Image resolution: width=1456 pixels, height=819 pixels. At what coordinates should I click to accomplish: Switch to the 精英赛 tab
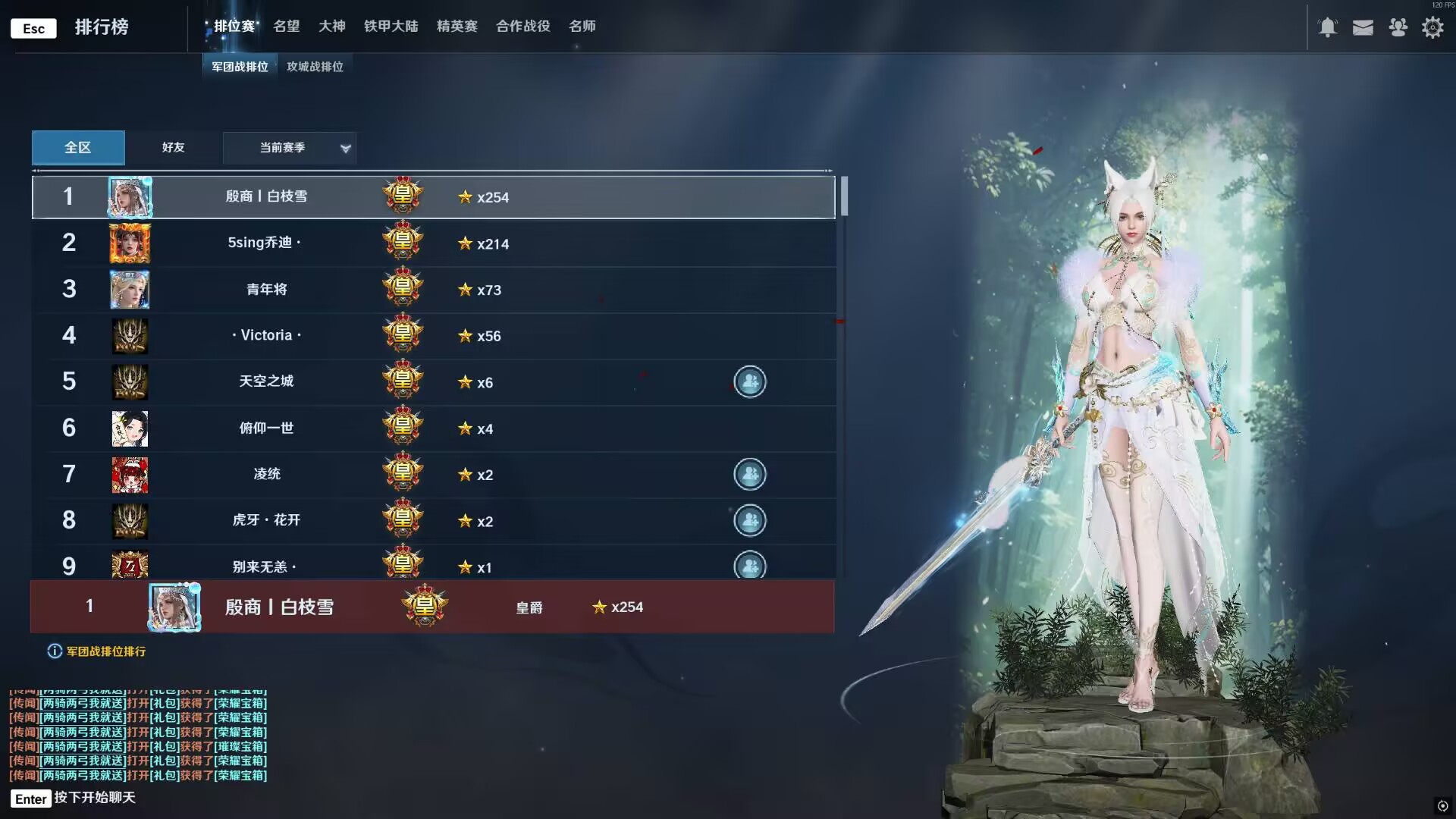tap(457, 27)
